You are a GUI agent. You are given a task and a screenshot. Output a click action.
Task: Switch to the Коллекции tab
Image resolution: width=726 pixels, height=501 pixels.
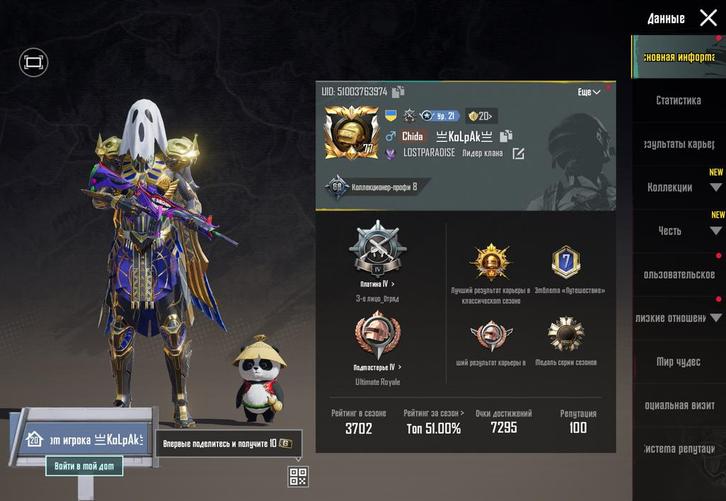tap(670, 187)
